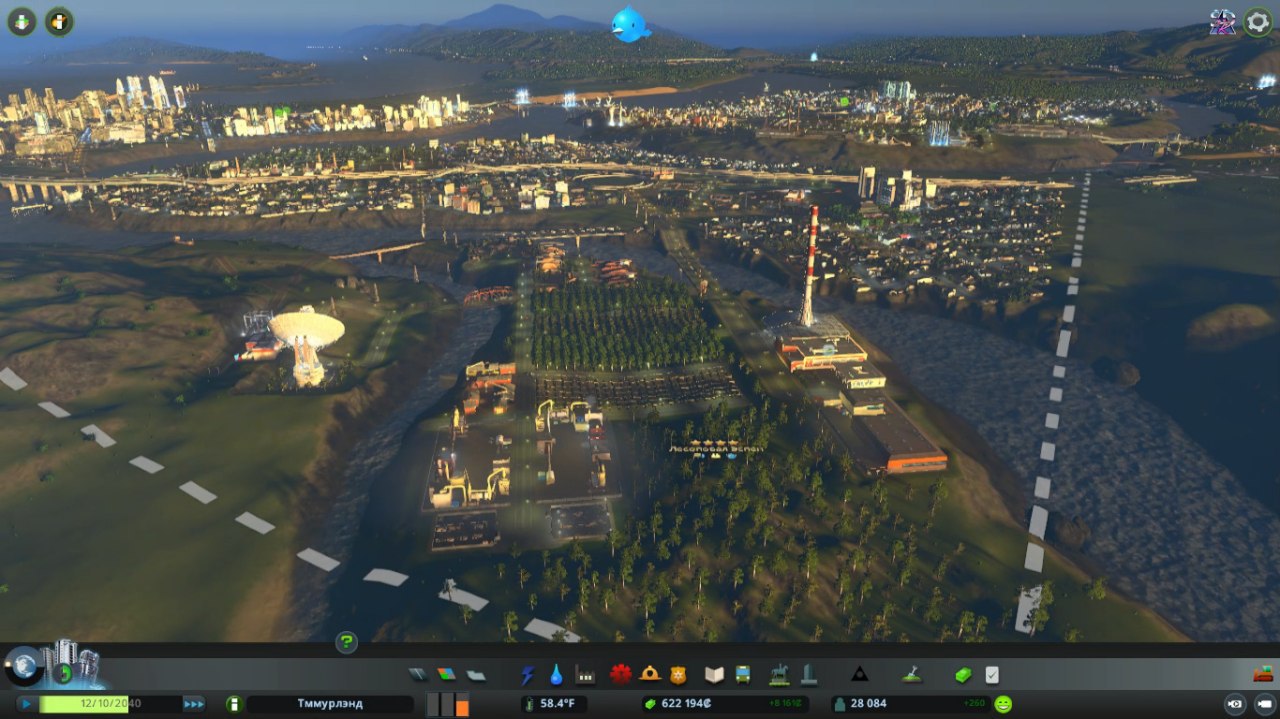Click the blue Chirper bird icon

(x=631, y=25)
